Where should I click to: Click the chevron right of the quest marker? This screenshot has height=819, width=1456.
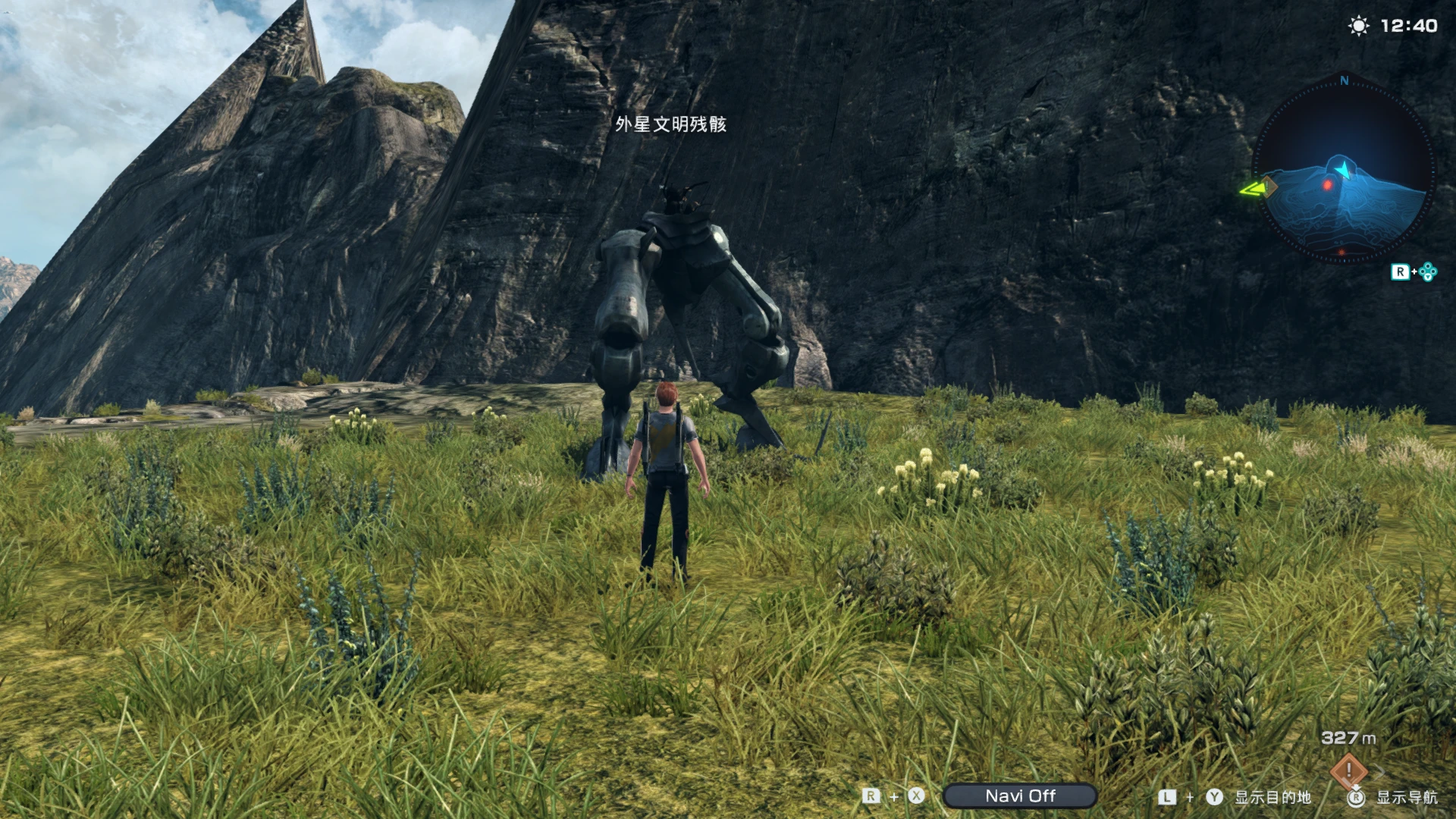1380,771
